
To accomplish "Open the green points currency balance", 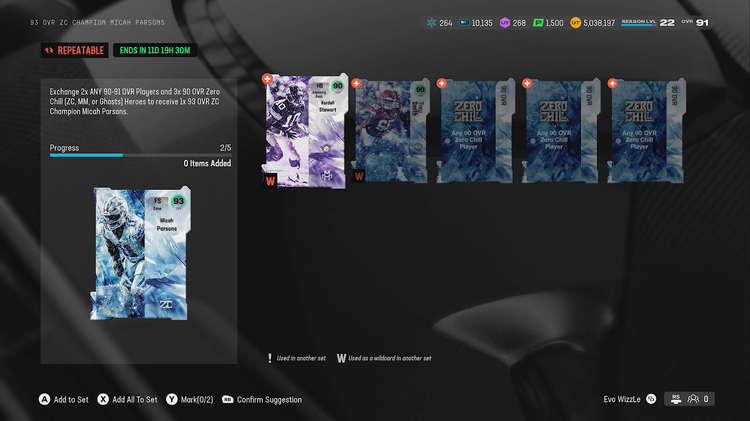I will tap(548, 22).
